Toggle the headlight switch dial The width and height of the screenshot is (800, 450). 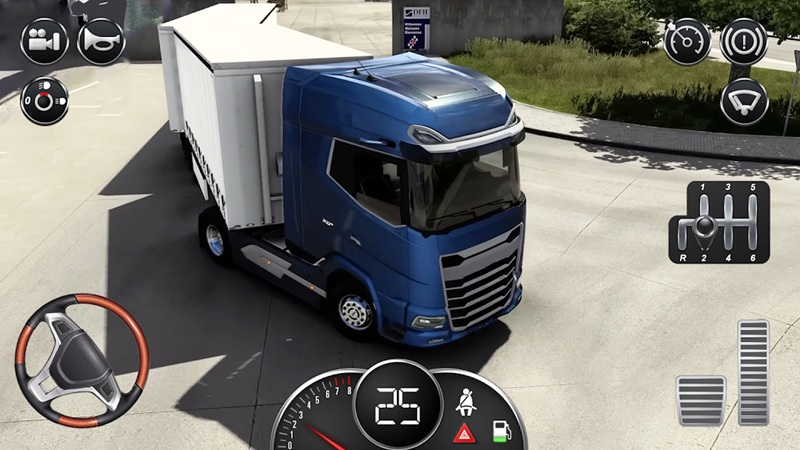coord(44,101)
